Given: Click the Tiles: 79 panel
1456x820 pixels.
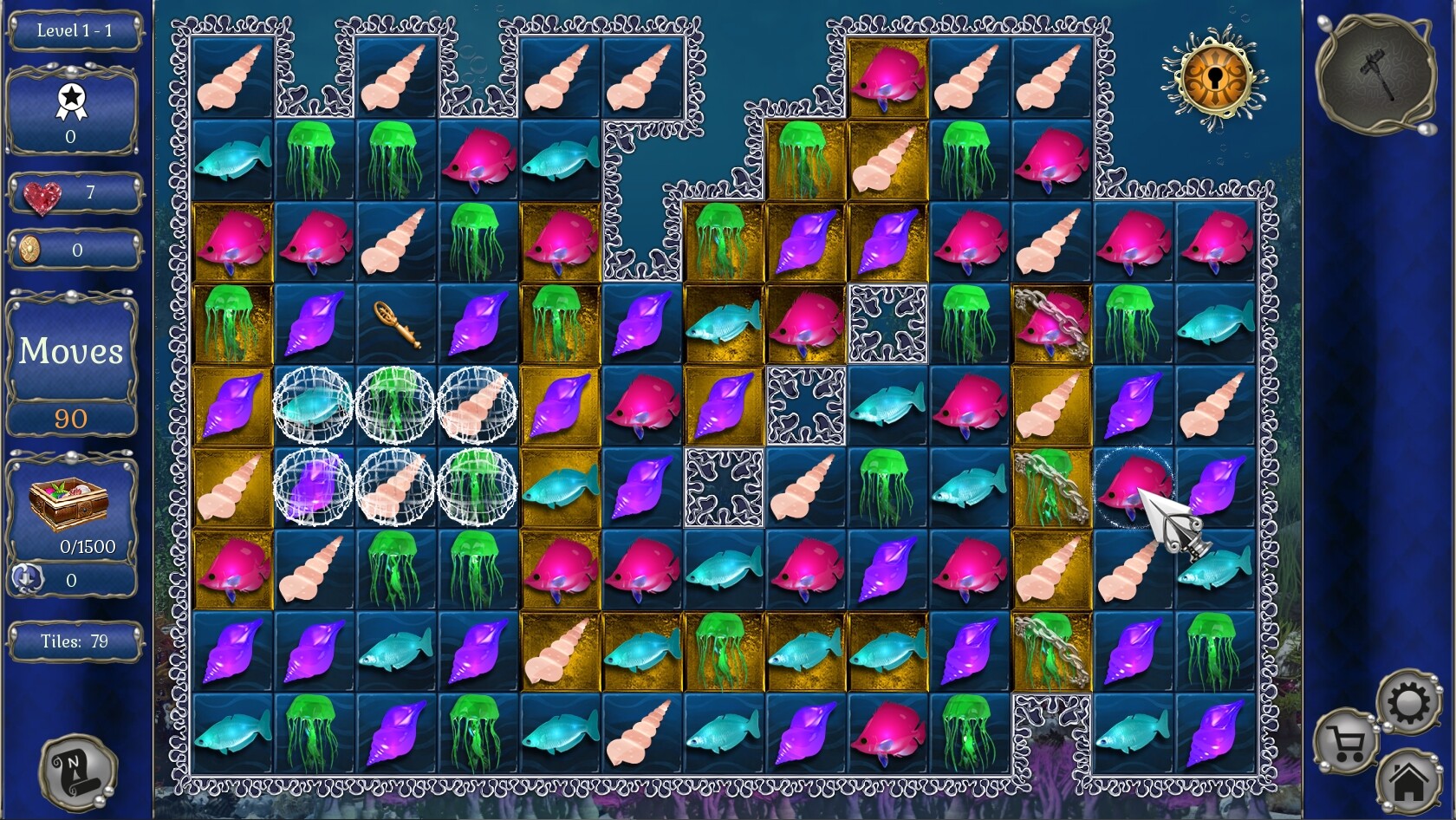Looking at the screenshot, I should click(x=75, y=641).
